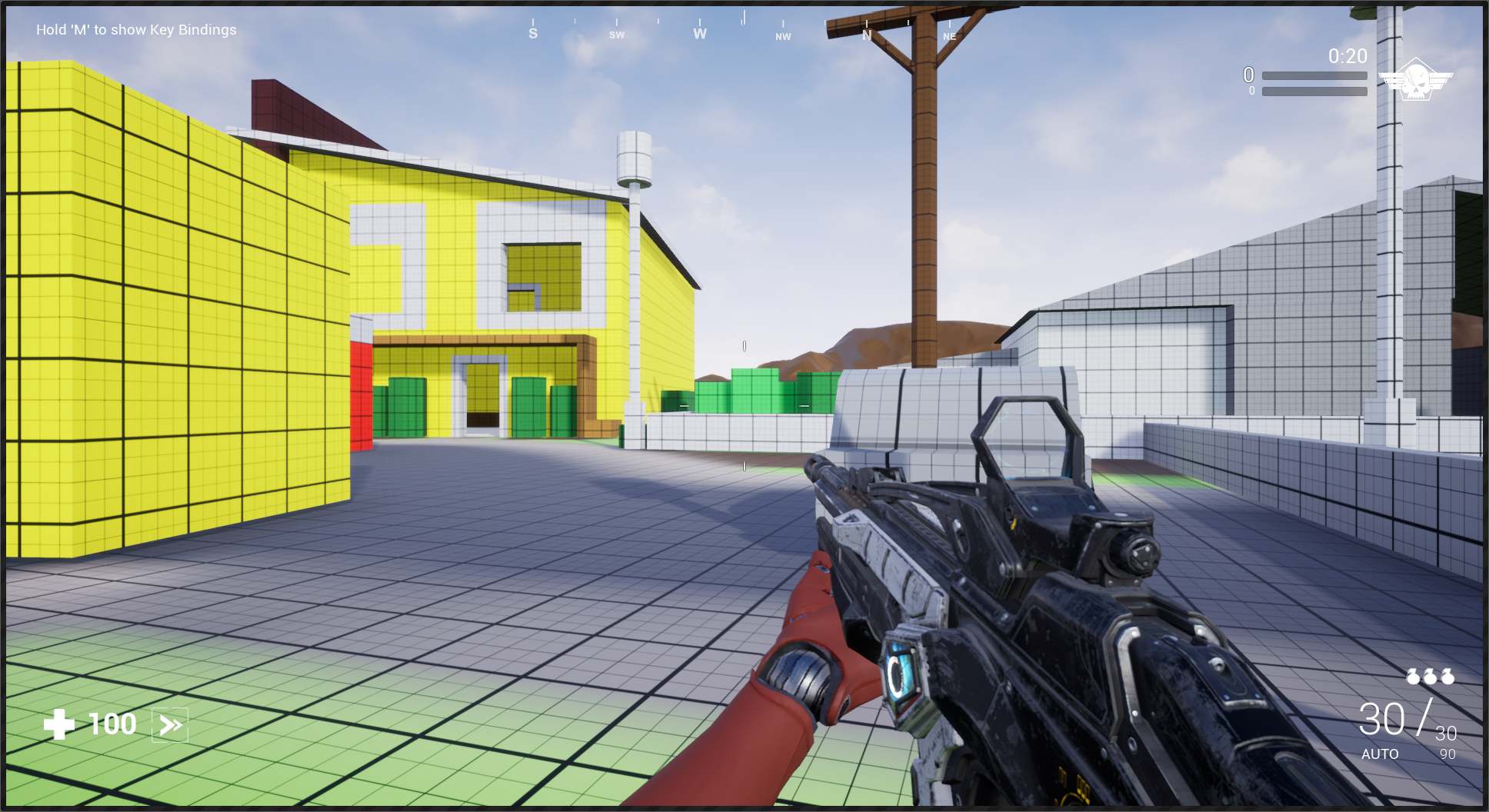This screenshot has height=812, width=1489.
Task: Select the winged skull team emblem
Action: pos(1415,79)
